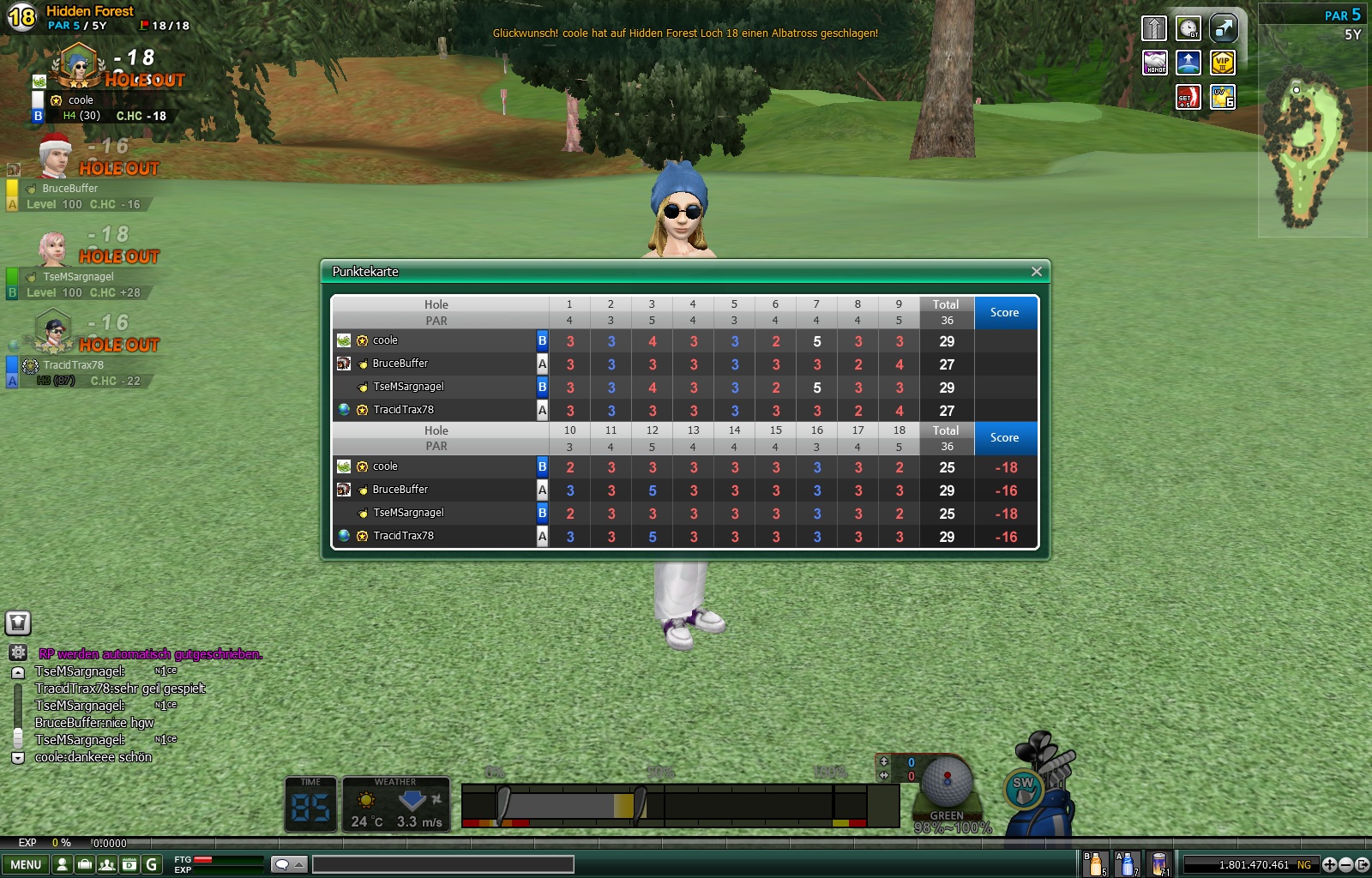Click the G button in the bottom bar
Image resolution: width=1372 pixels, height=878 pixels.
pos(152,864)
